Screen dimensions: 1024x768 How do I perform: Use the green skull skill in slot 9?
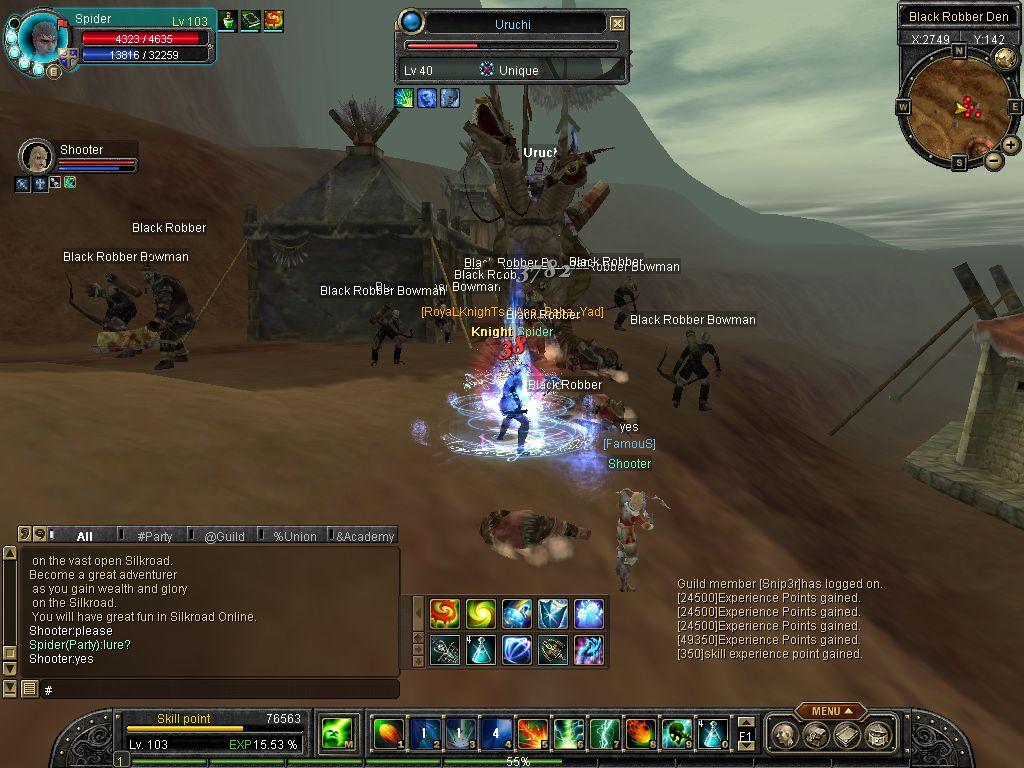click(x=676, y=734)
